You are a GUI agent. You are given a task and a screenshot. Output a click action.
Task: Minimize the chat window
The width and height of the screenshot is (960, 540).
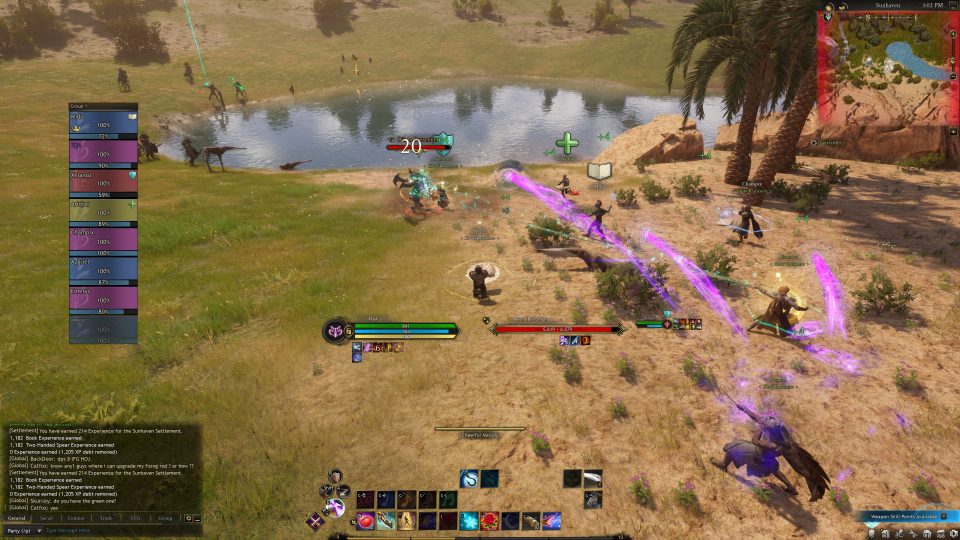point(197,518)
